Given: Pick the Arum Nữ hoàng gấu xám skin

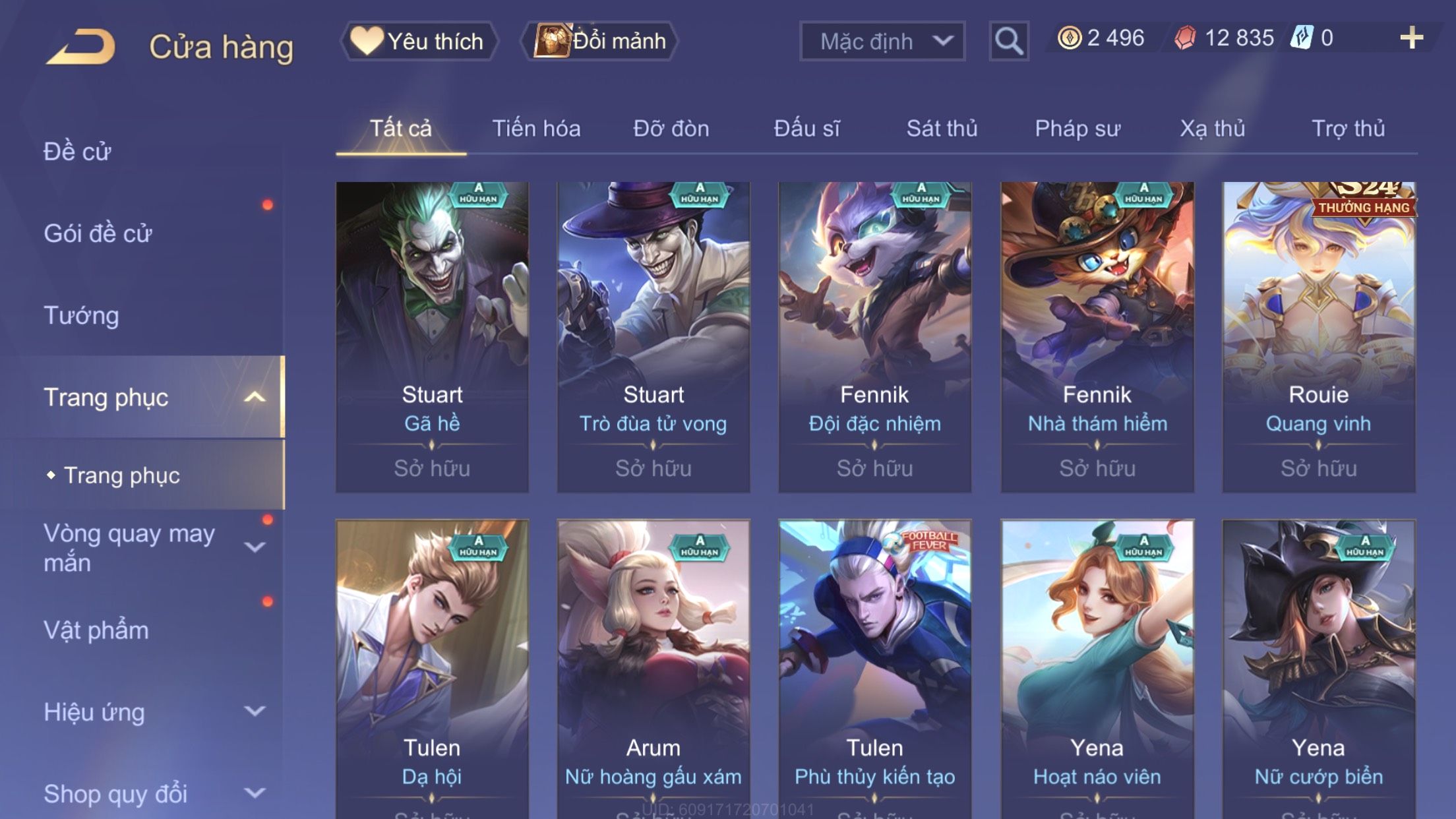Looking at the screenshot, I should coord(653,666).
